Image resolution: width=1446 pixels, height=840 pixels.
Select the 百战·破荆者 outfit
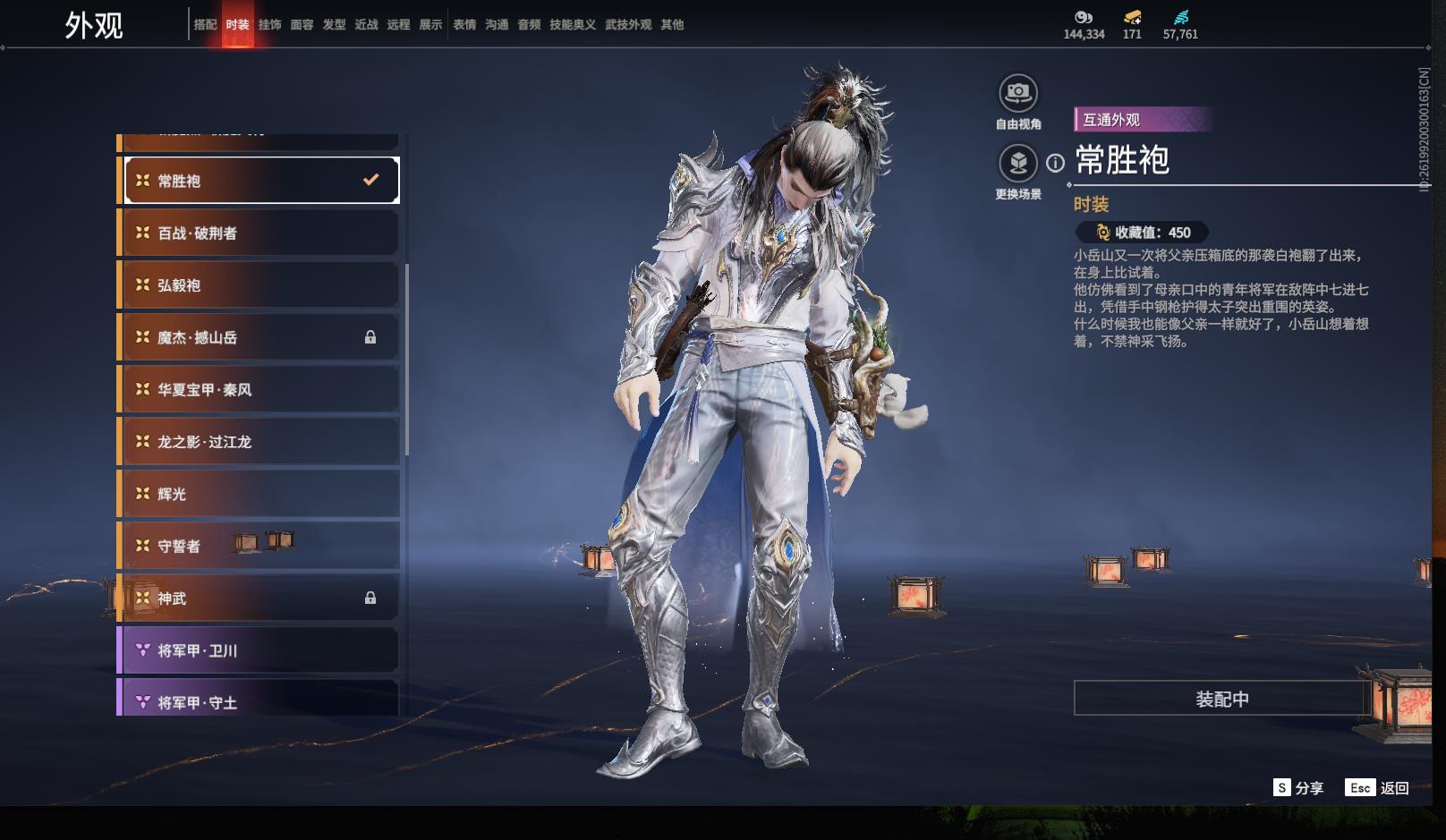[259, 233]
